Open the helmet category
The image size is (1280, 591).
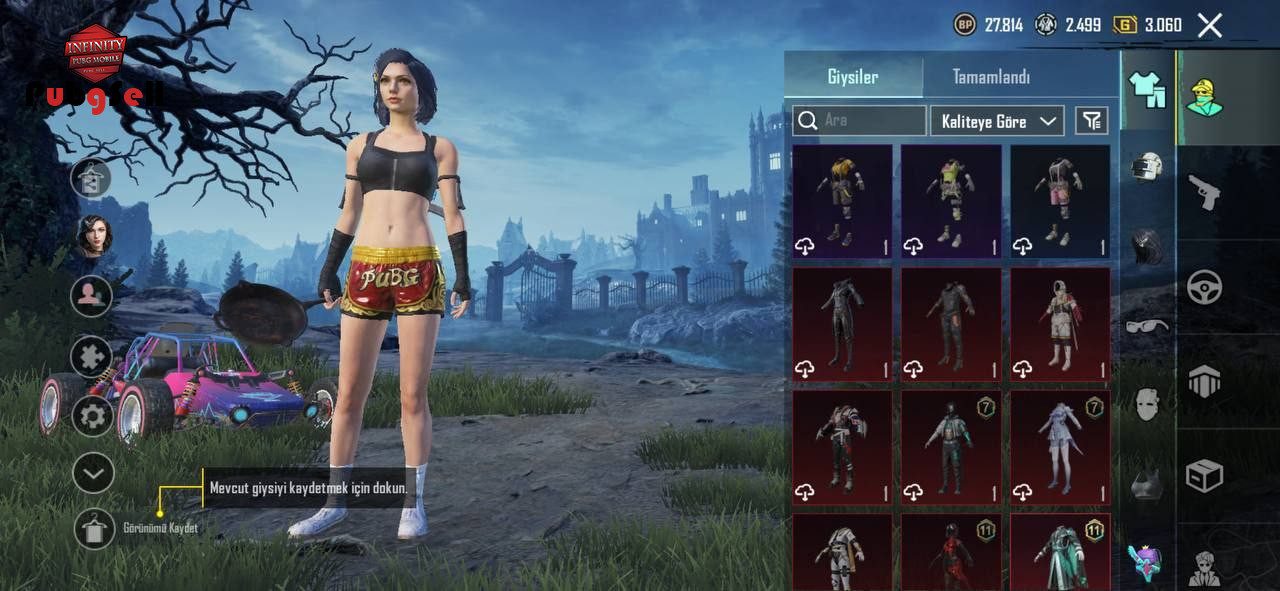[1147, 166]
